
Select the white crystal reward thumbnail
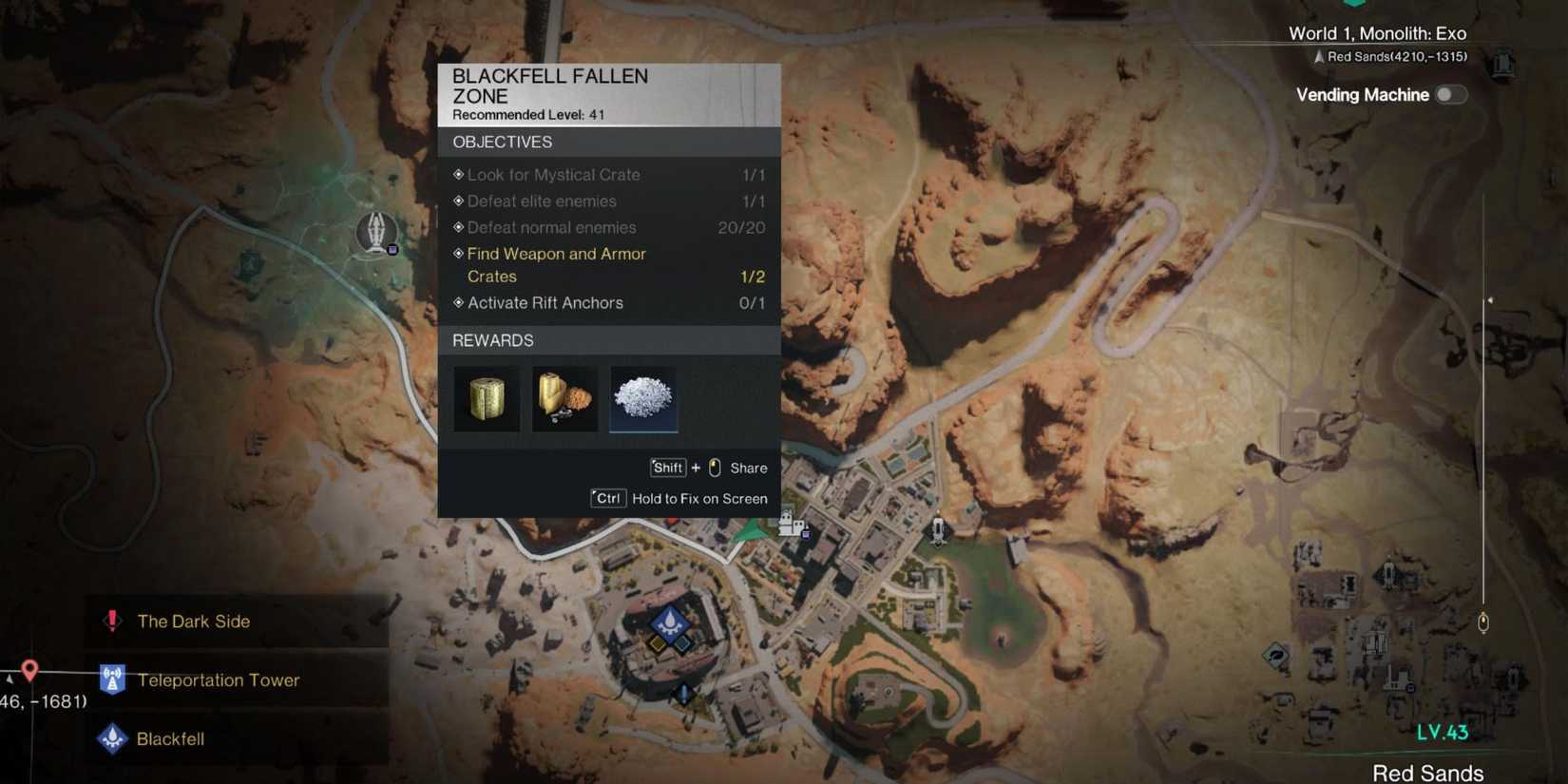[643, 398]
